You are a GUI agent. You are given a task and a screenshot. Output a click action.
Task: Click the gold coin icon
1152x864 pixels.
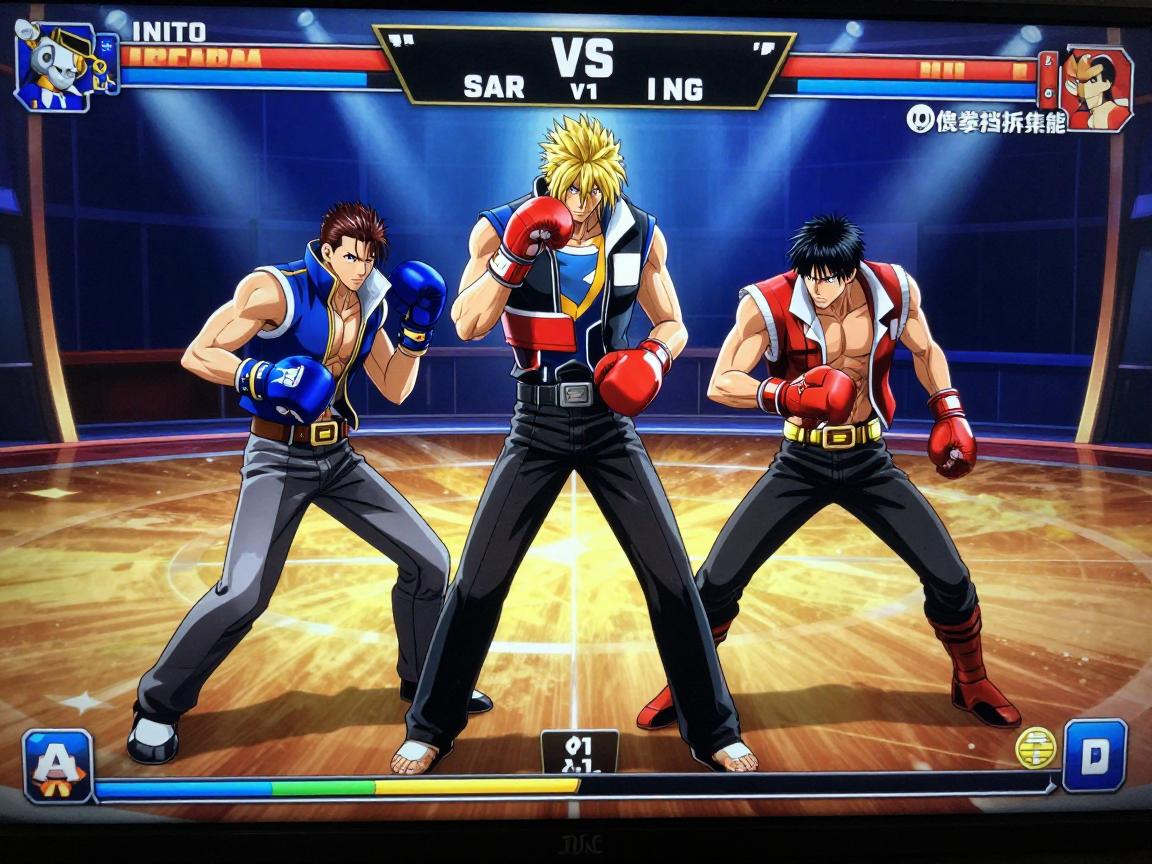click(x=1035, y=746)
